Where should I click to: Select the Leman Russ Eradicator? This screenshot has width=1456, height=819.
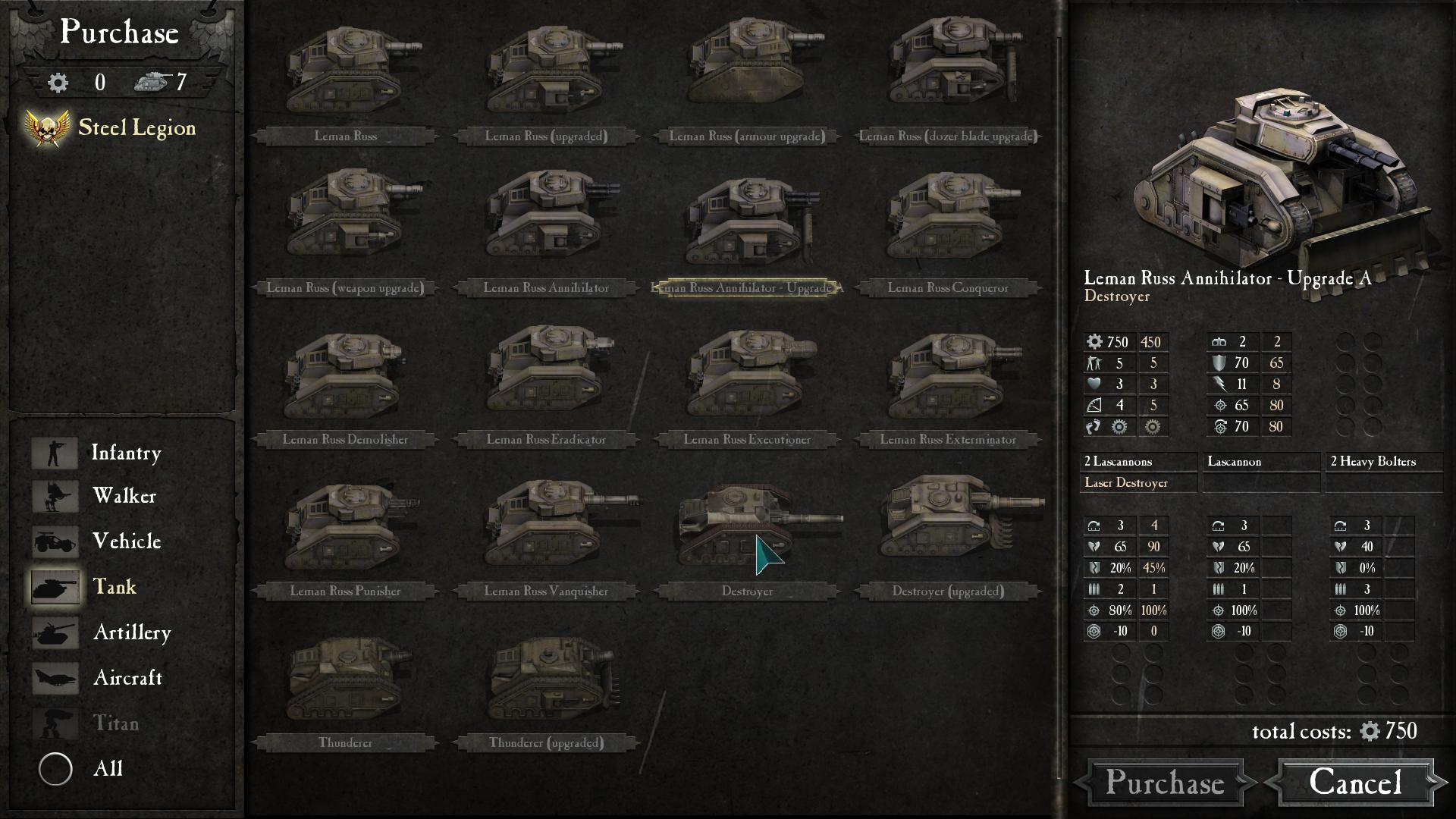coord(547,379)
